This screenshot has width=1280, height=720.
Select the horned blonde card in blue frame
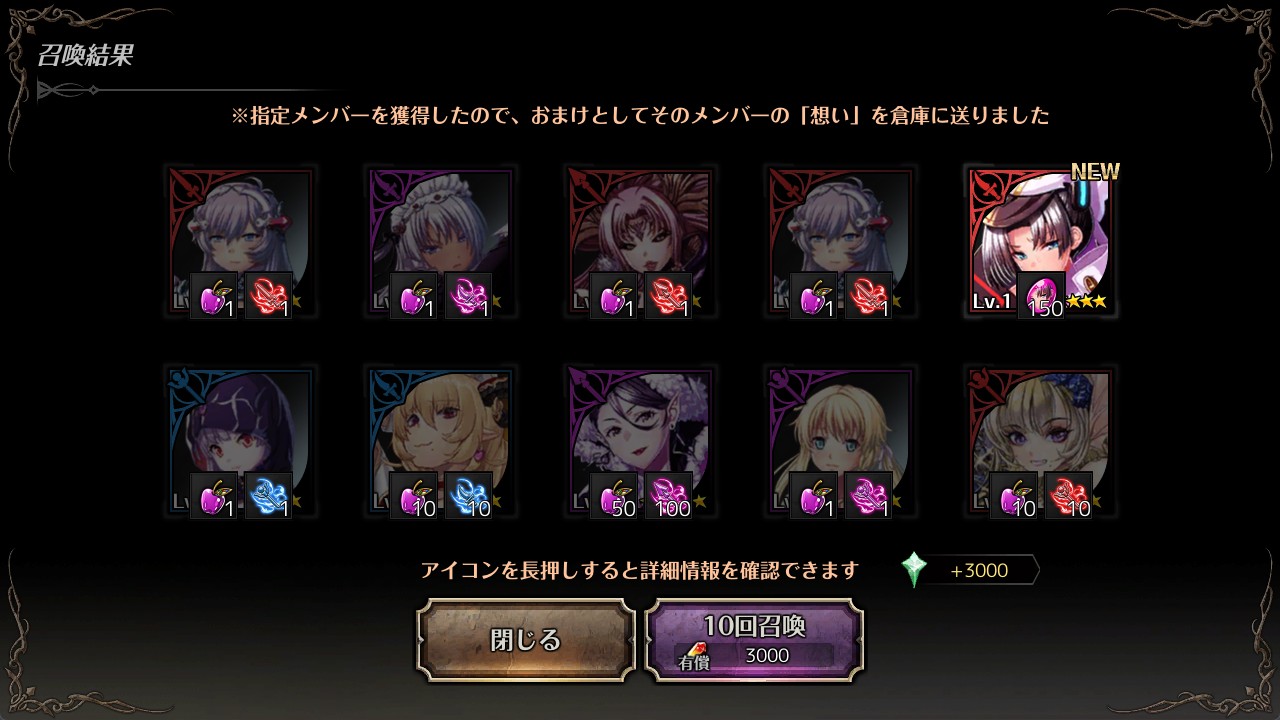(440, 442)
